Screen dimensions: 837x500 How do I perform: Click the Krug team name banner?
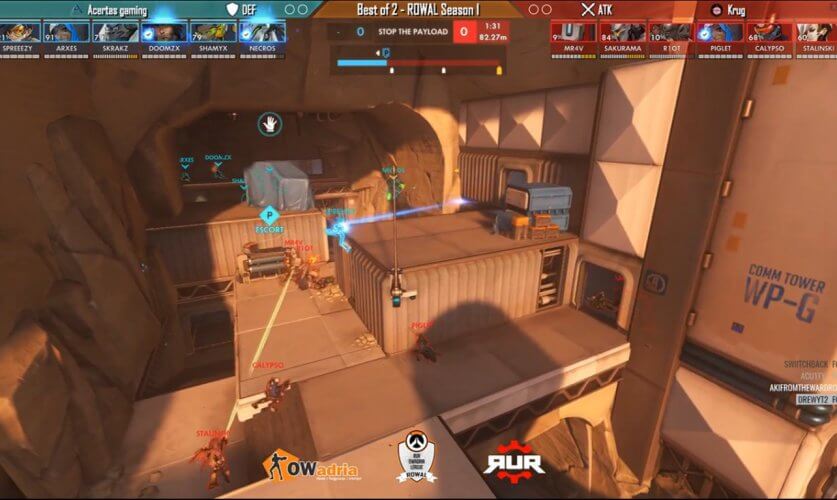736,10
